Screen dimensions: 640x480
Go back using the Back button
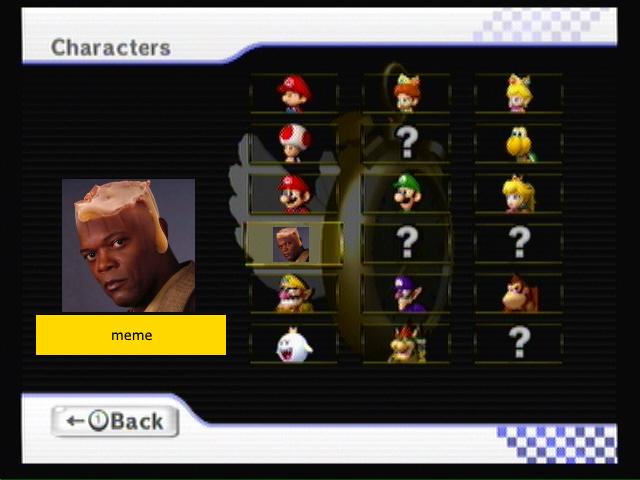[115, 421]
